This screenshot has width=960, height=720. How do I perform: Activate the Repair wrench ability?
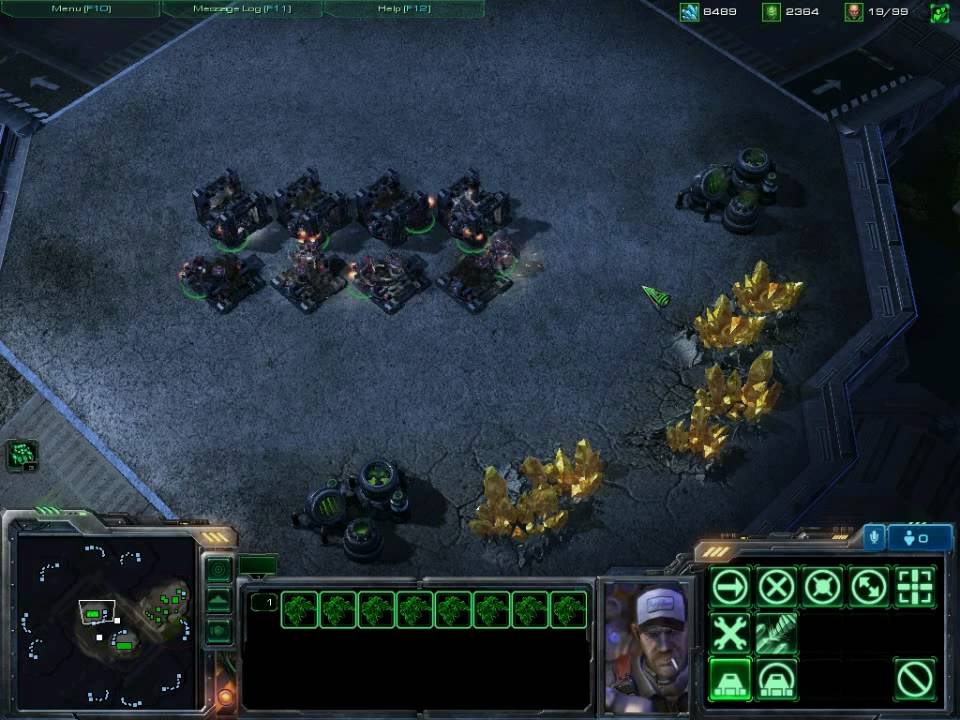coord(730,633)
